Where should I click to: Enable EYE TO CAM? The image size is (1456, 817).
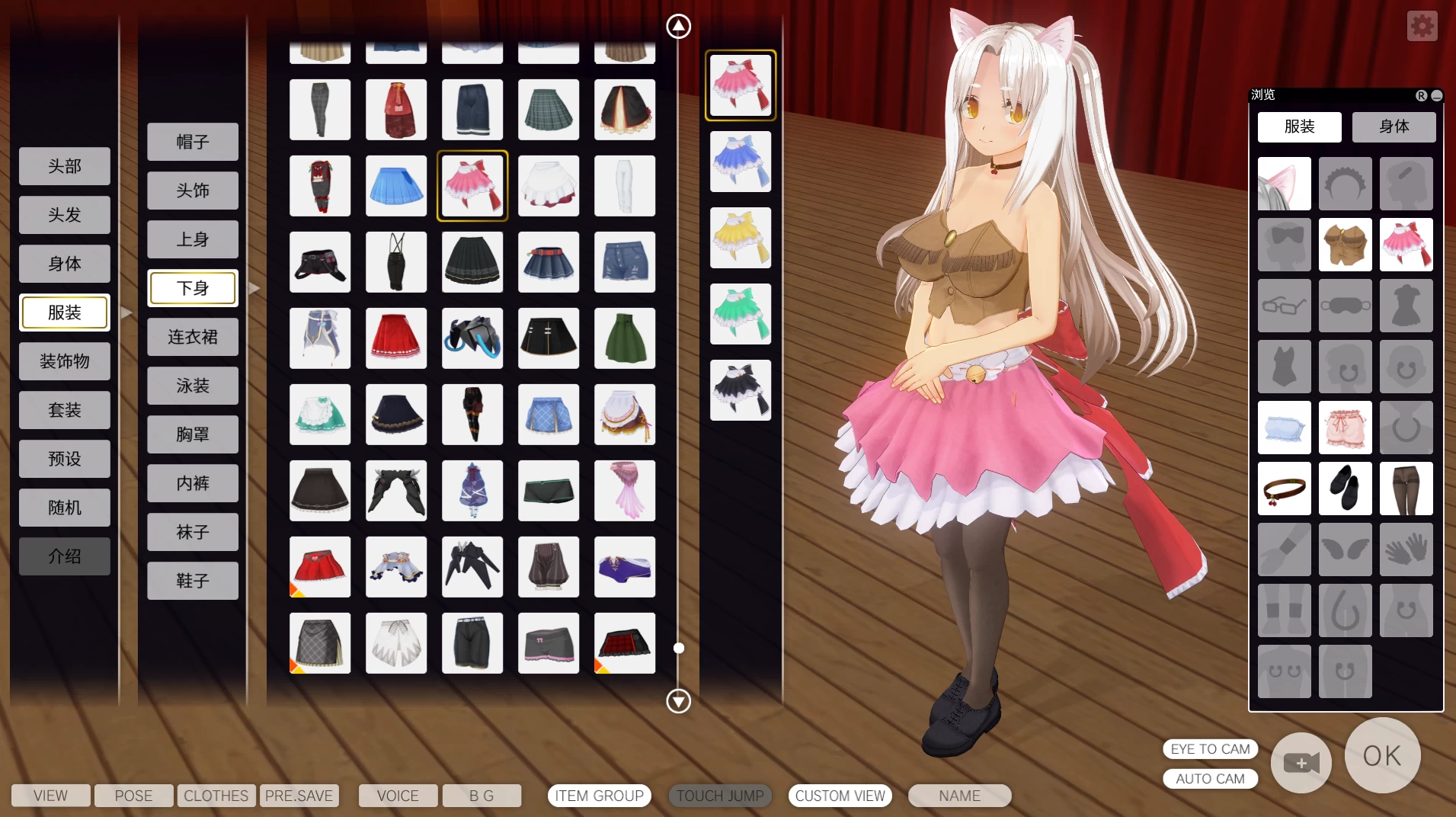pyautogui.click(x=1211, y=748)
